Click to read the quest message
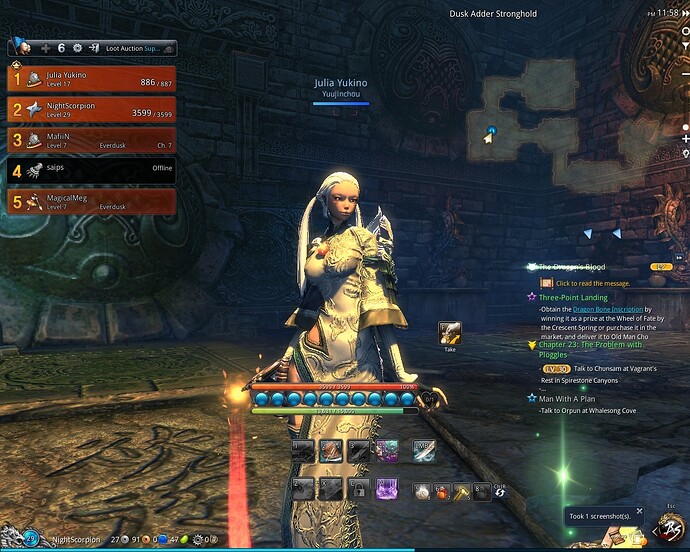Screen dimensions: 690x552 (595, 283)
